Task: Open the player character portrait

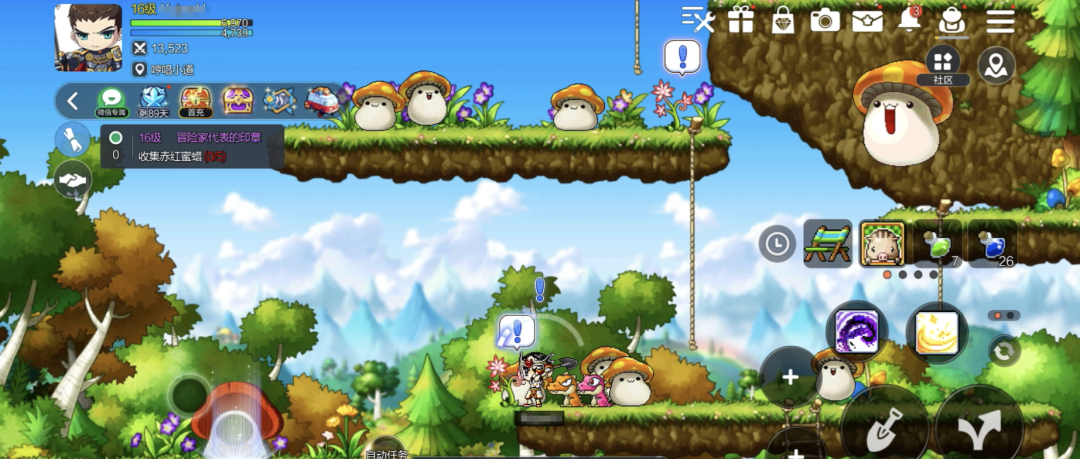Action: click(x=87, y=37)
